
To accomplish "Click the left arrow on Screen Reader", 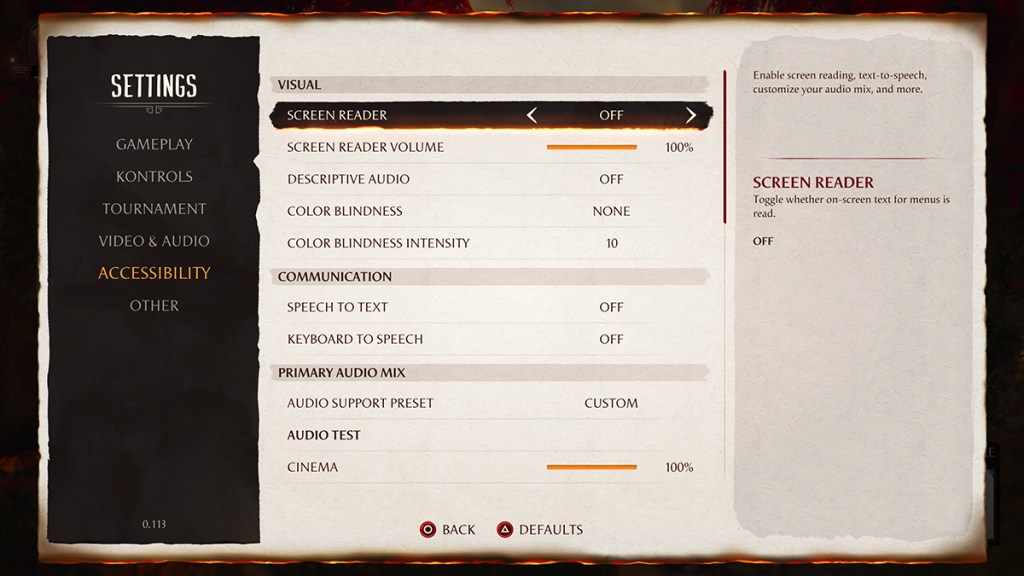I will tap(532, 115).
